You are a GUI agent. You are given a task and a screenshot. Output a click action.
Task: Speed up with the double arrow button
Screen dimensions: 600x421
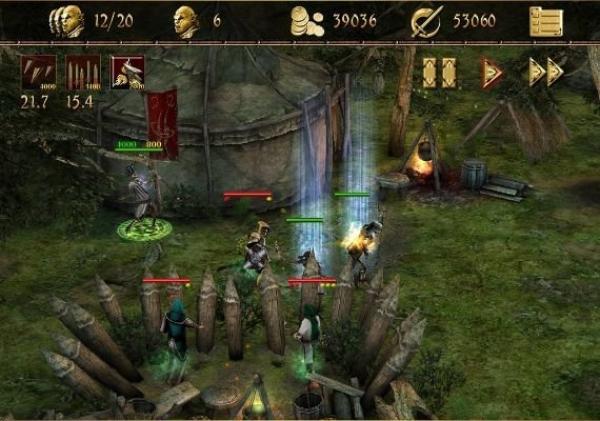tap(546, 72)
